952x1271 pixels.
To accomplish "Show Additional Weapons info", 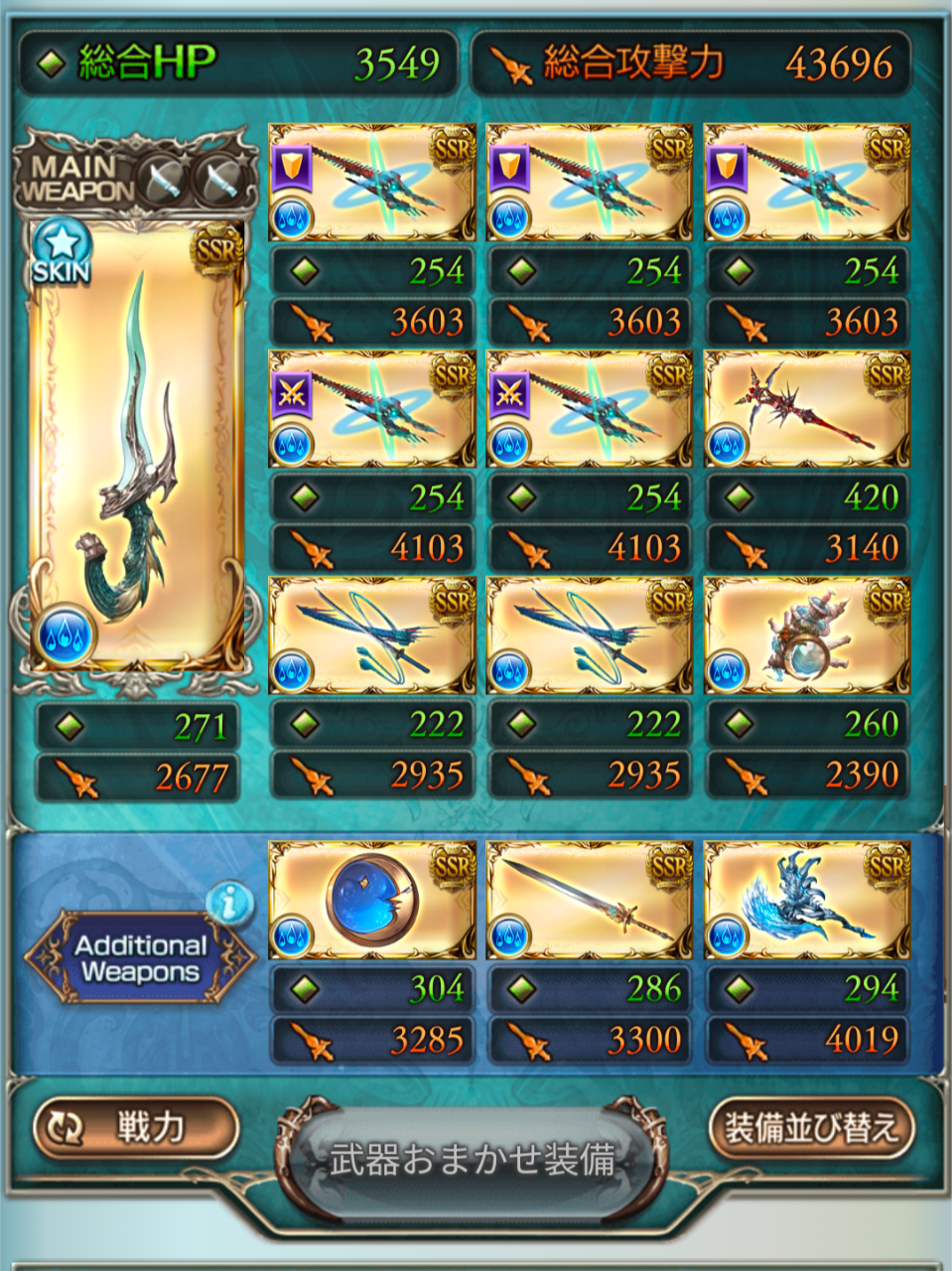I will (230, 902).
